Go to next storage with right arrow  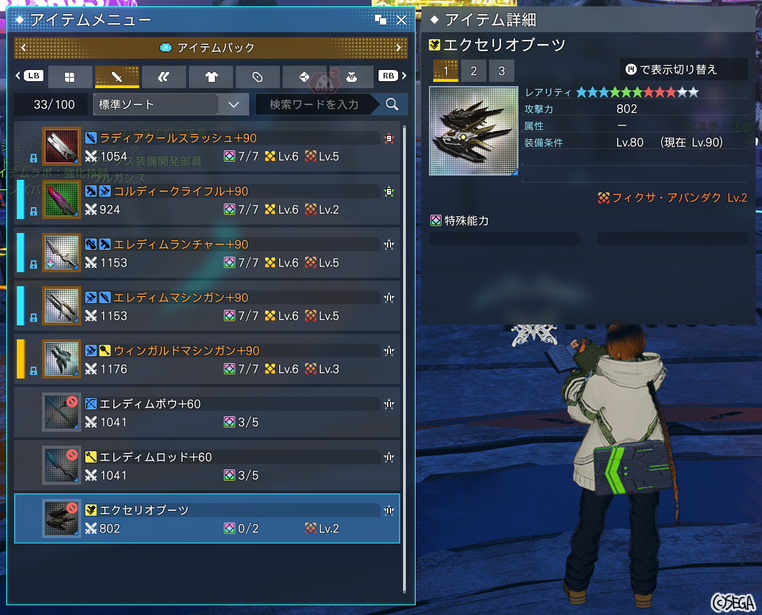click(399, 47)
